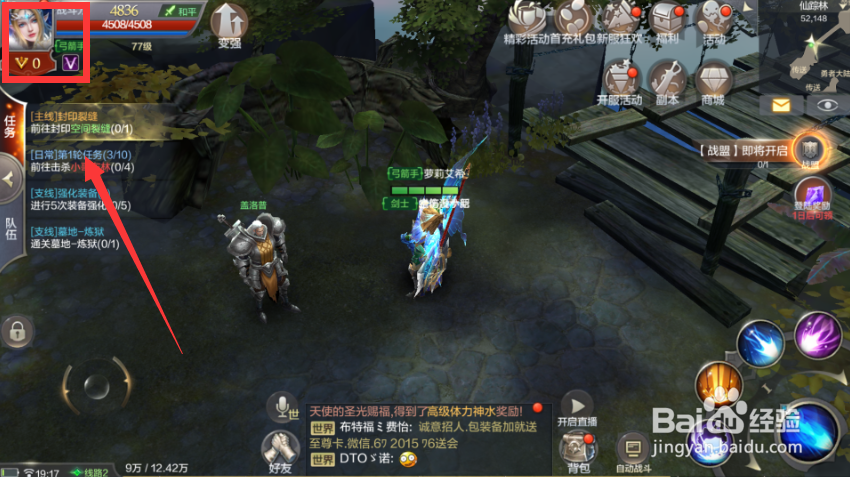Open the character portrait profile

click(34, 28)
